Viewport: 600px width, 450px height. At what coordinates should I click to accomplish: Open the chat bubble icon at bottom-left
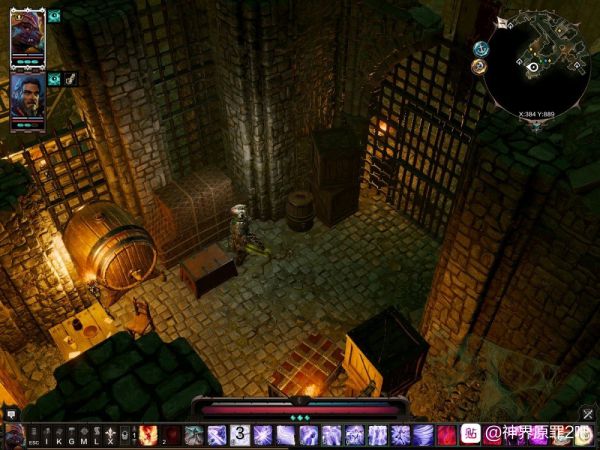(x=11, y=412)
